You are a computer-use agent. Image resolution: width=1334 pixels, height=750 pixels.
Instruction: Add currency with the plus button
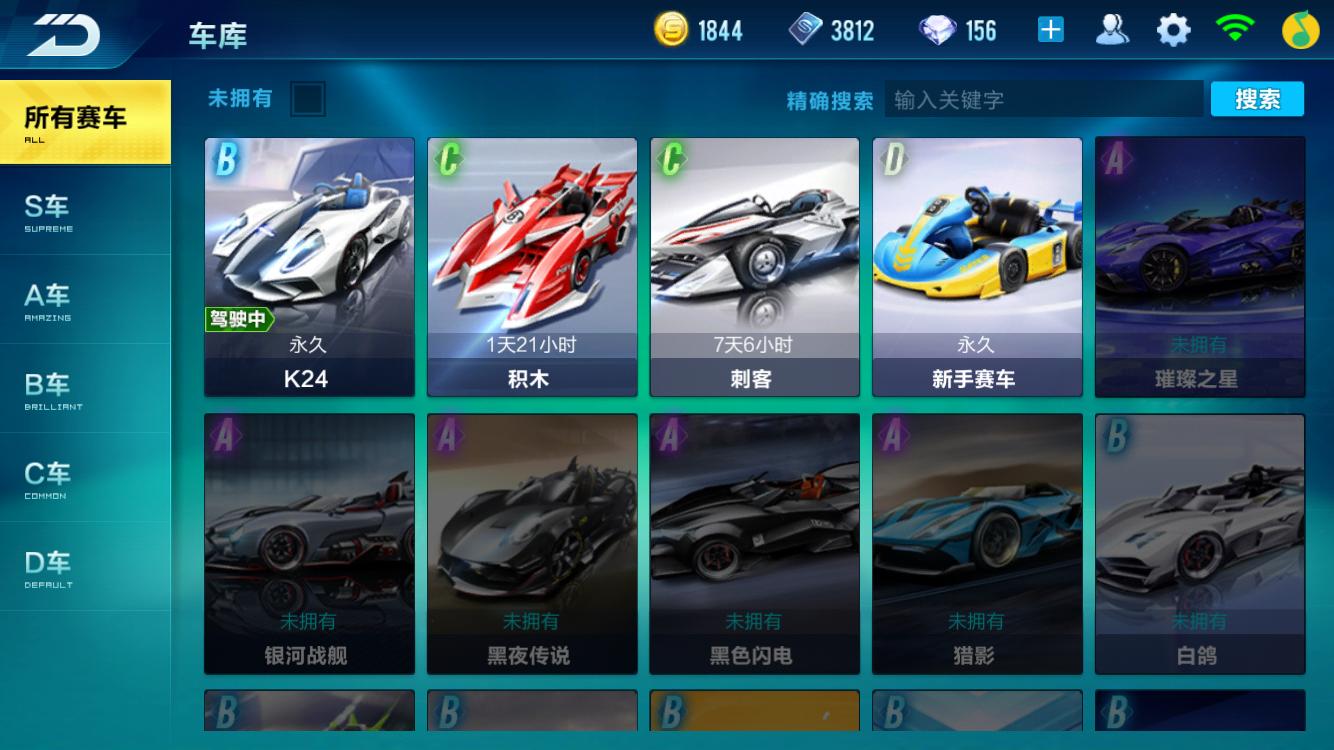pyautogui.click(x=1050, y=31)
